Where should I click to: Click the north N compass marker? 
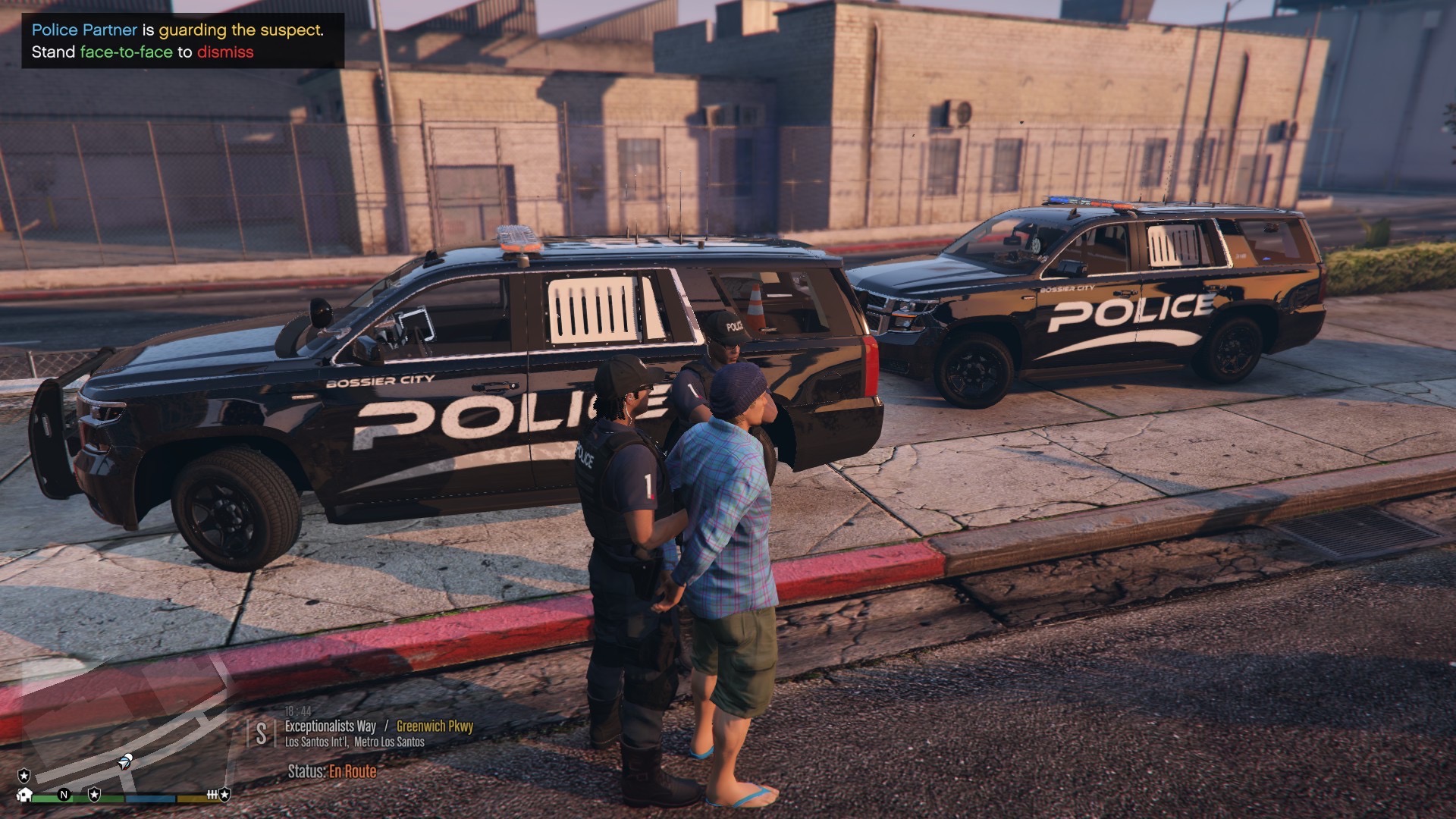[64, 795]
